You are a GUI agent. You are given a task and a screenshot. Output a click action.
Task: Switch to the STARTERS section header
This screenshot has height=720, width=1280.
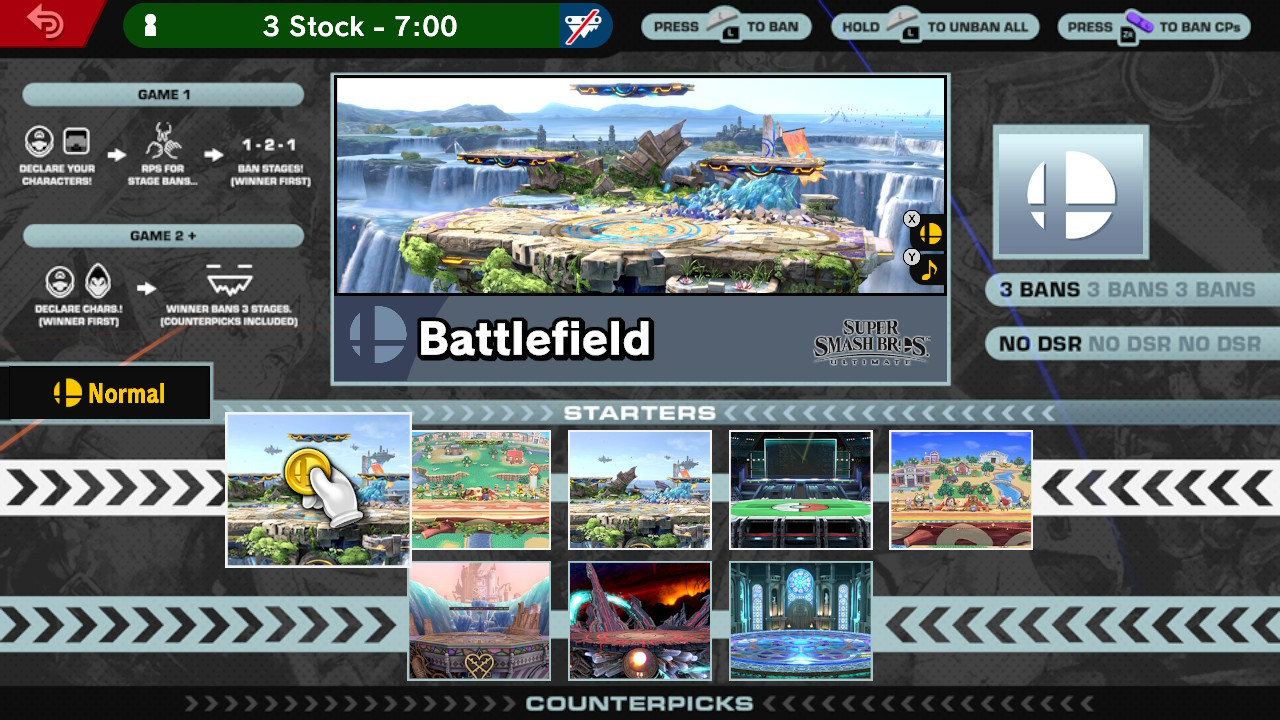coord(640,412)
